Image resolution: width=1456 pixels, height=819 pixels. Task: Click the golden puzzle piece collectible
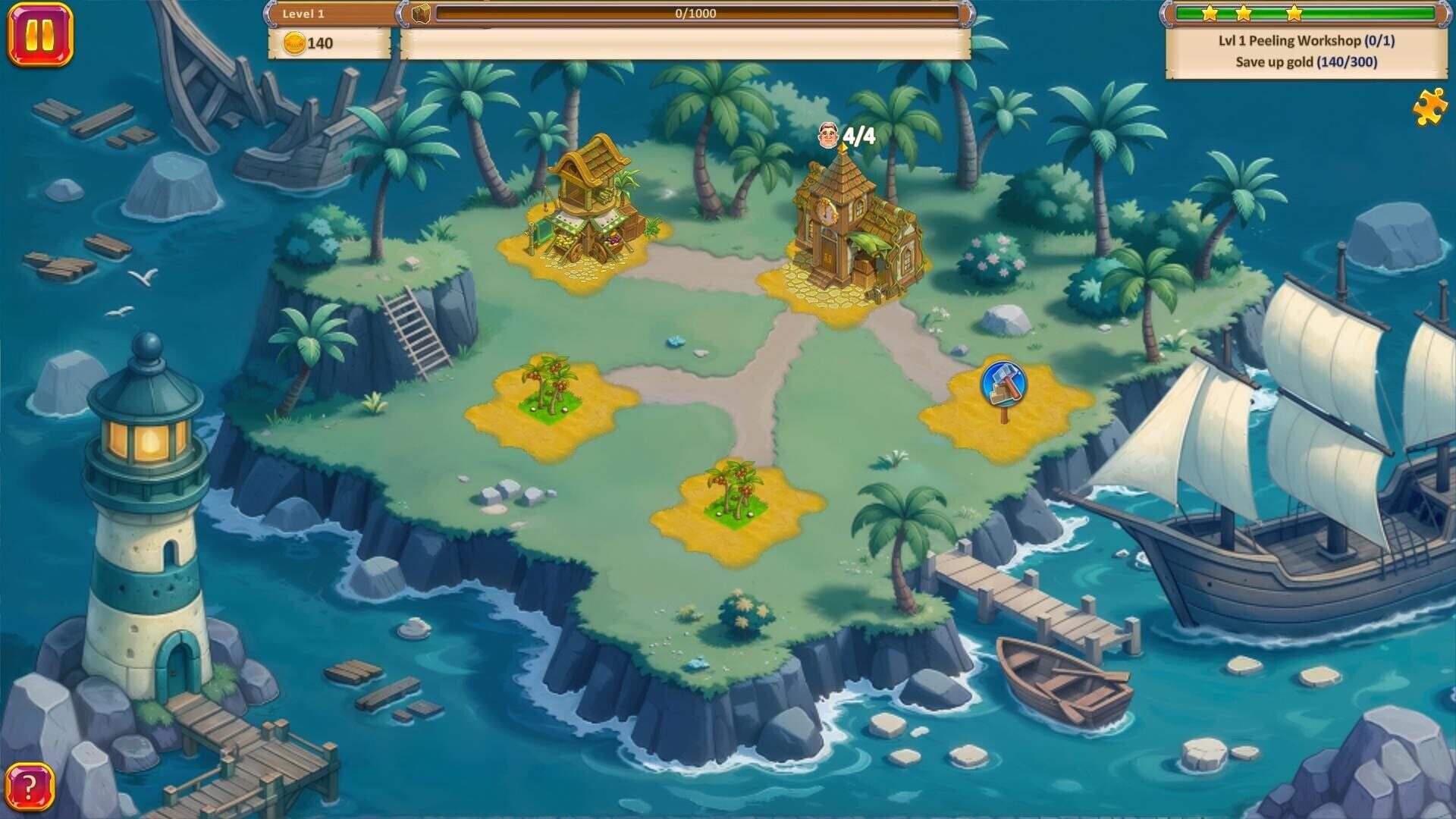pos(1429,108)
